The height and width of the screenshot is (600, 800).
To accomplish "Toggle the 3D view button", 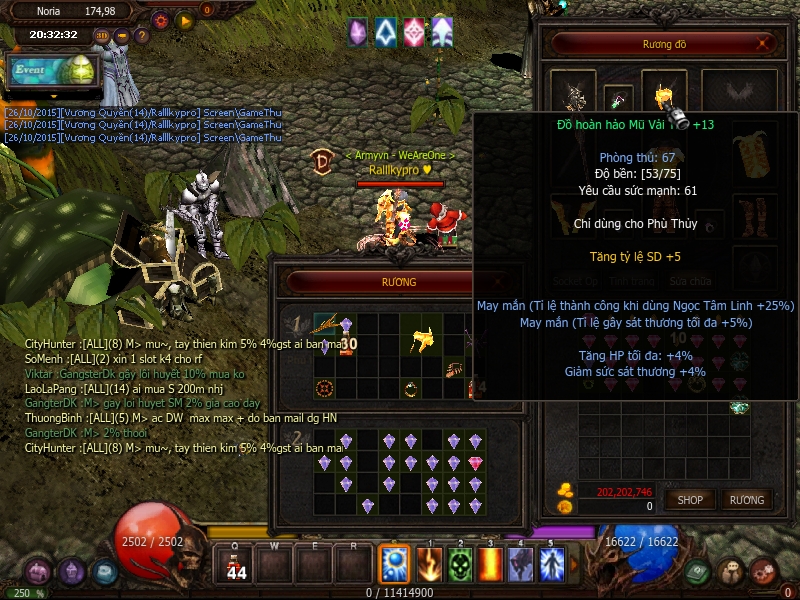I will click(x=102, y=35).
